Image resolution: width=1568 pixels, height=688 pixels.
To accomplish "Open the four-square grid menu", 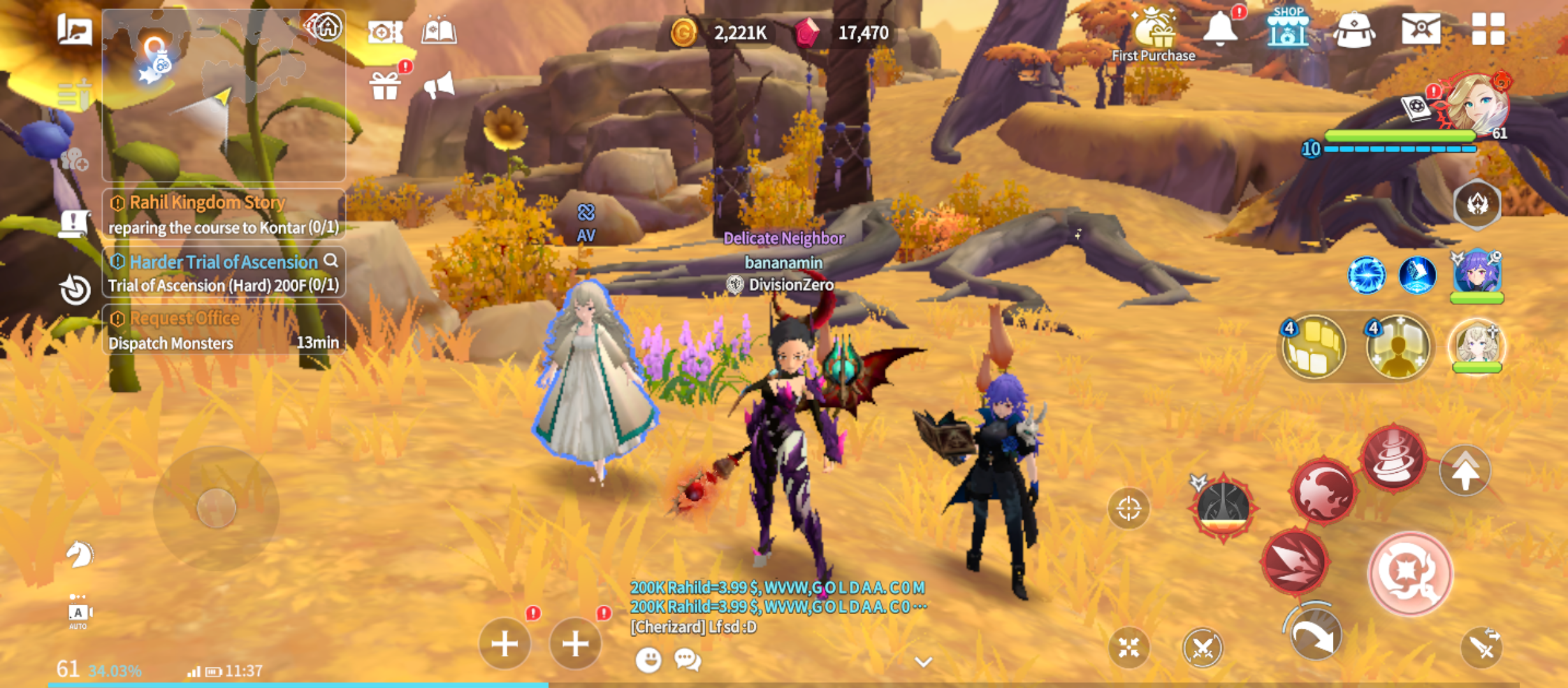I will (1488, 29).
